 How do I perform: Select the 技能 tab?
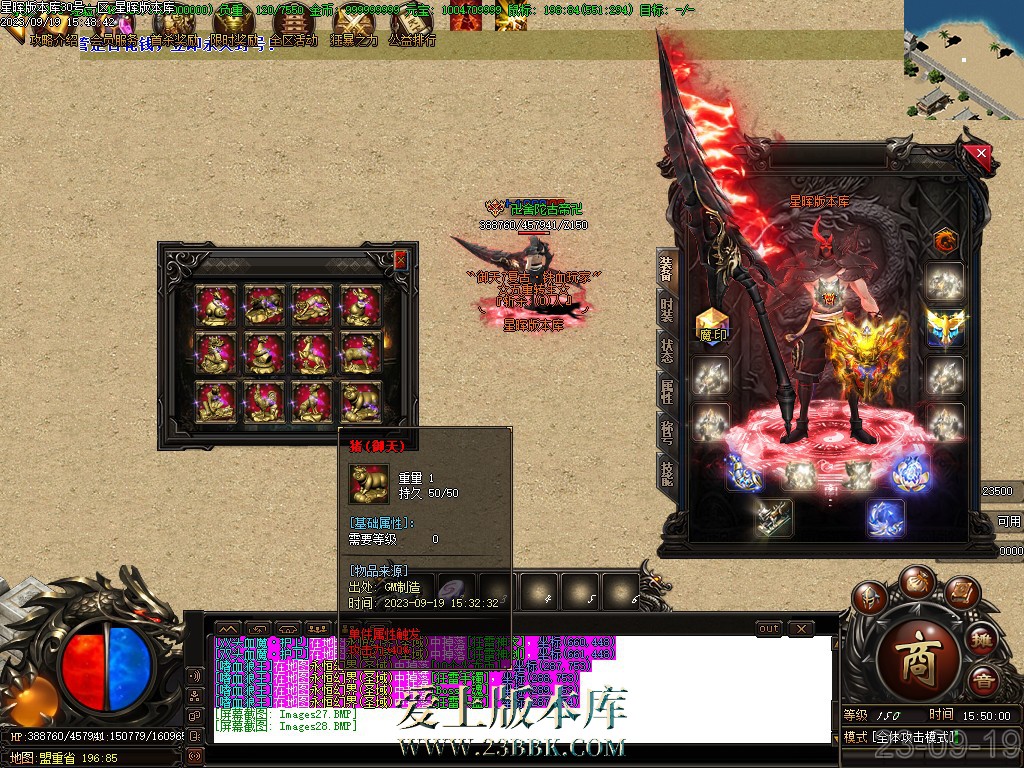[666, 470]
